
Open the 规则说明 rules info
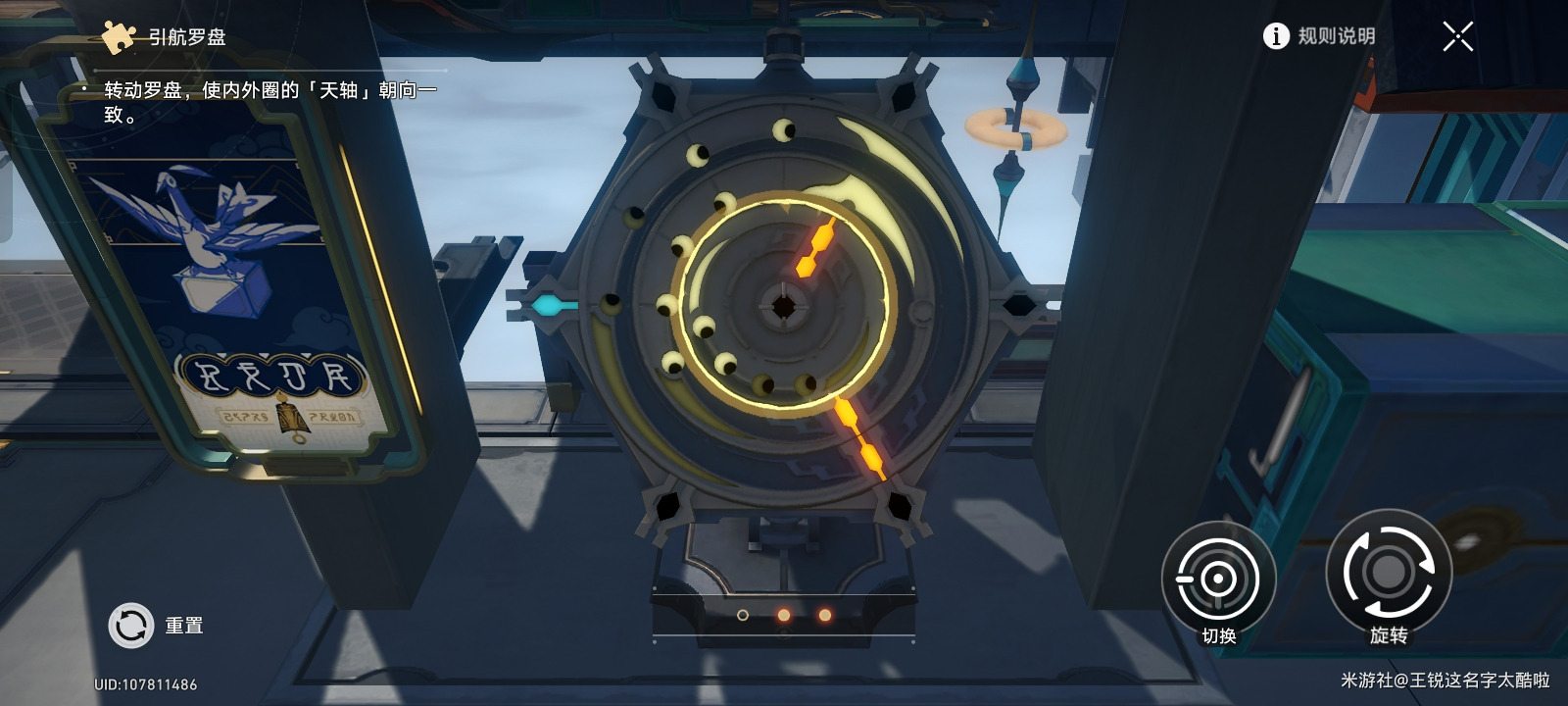[x=1319, y=36]
